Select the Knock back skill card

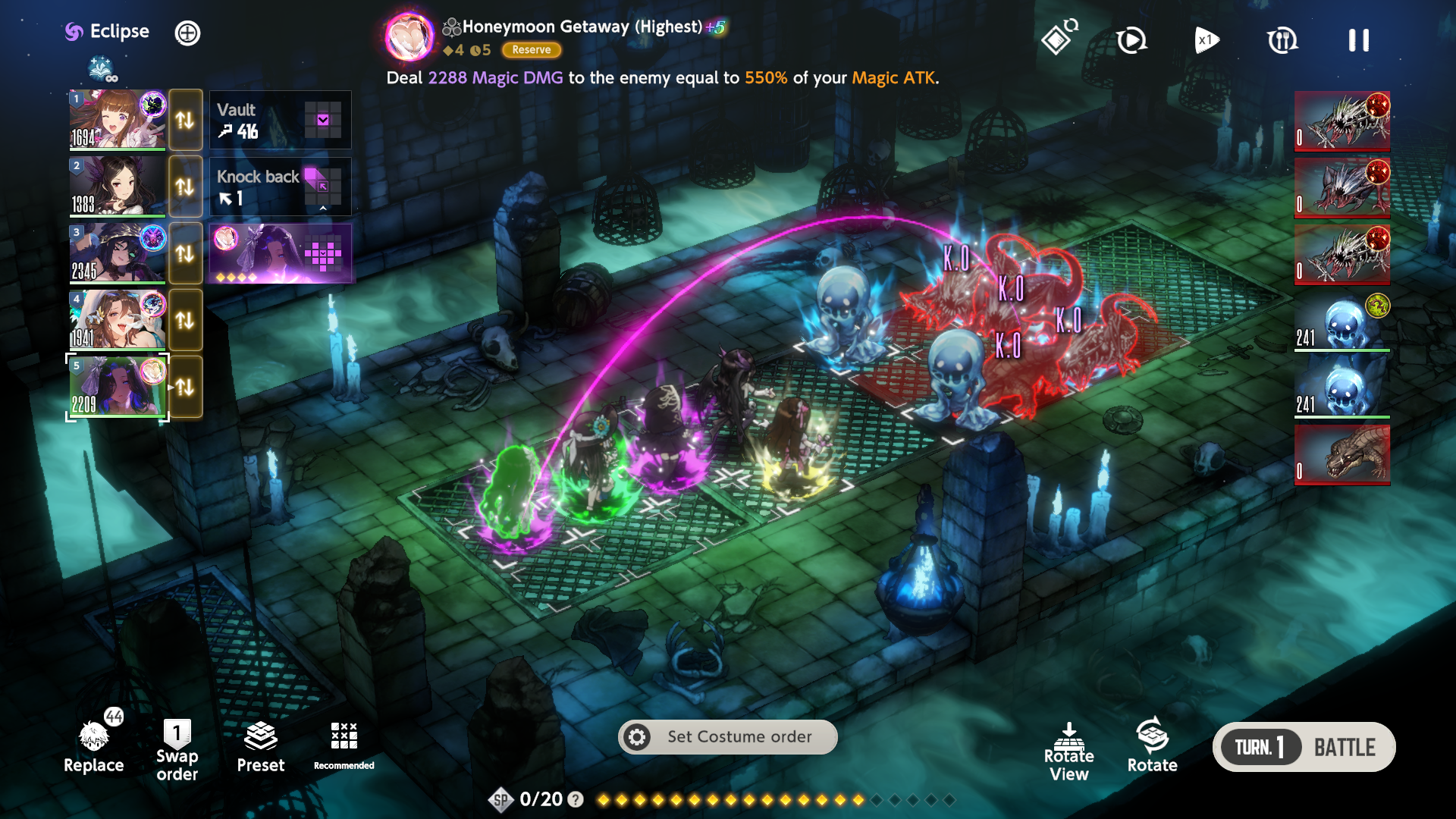click(x=280, y=187)
